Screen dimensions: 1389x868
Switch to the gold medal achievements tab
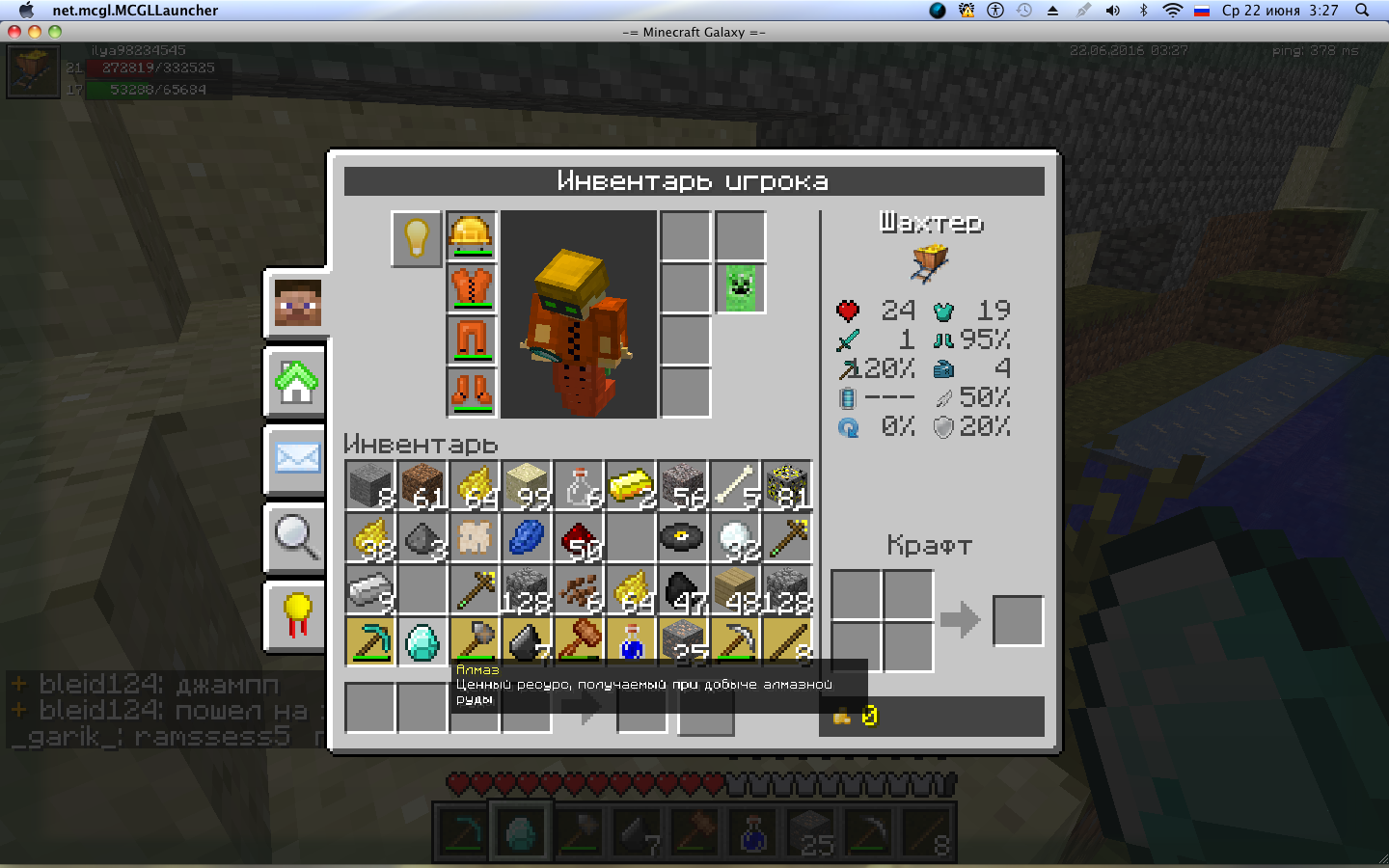pyautogui.click(x=297, y=614)
